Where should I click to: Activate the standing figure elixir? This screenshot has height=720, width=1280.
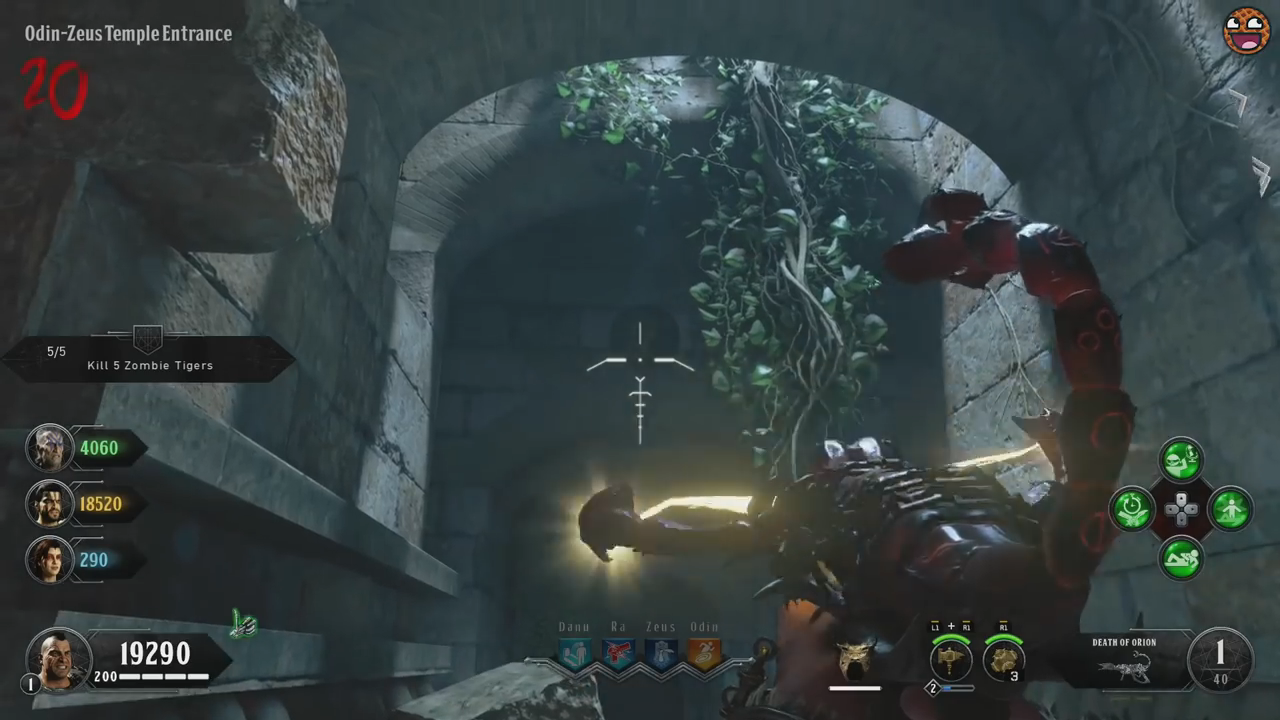pos(1230,509)
